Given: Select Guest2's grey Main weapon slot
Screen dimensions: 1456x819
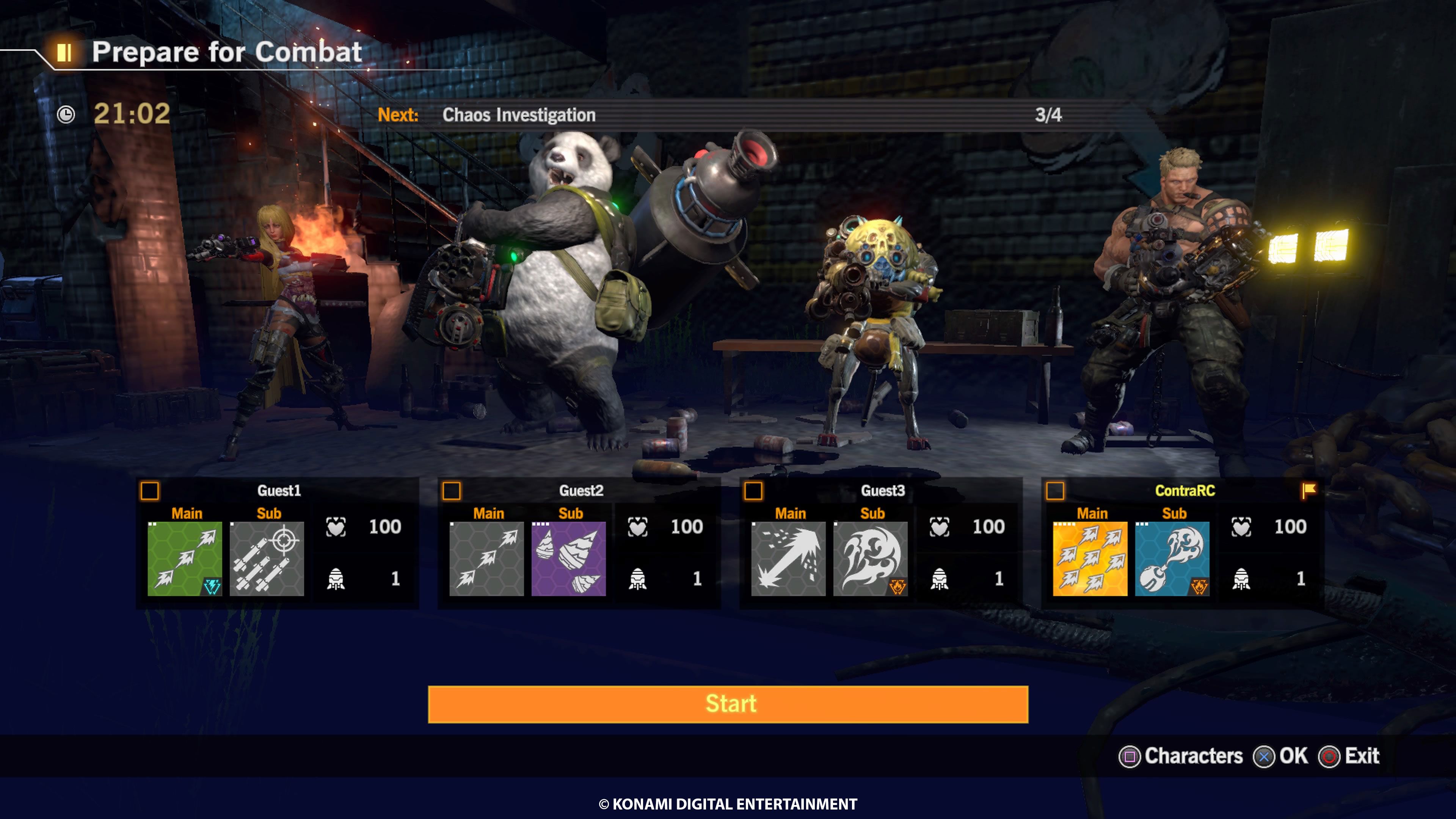Looking at the screenshot, I should tap(486, 559).
